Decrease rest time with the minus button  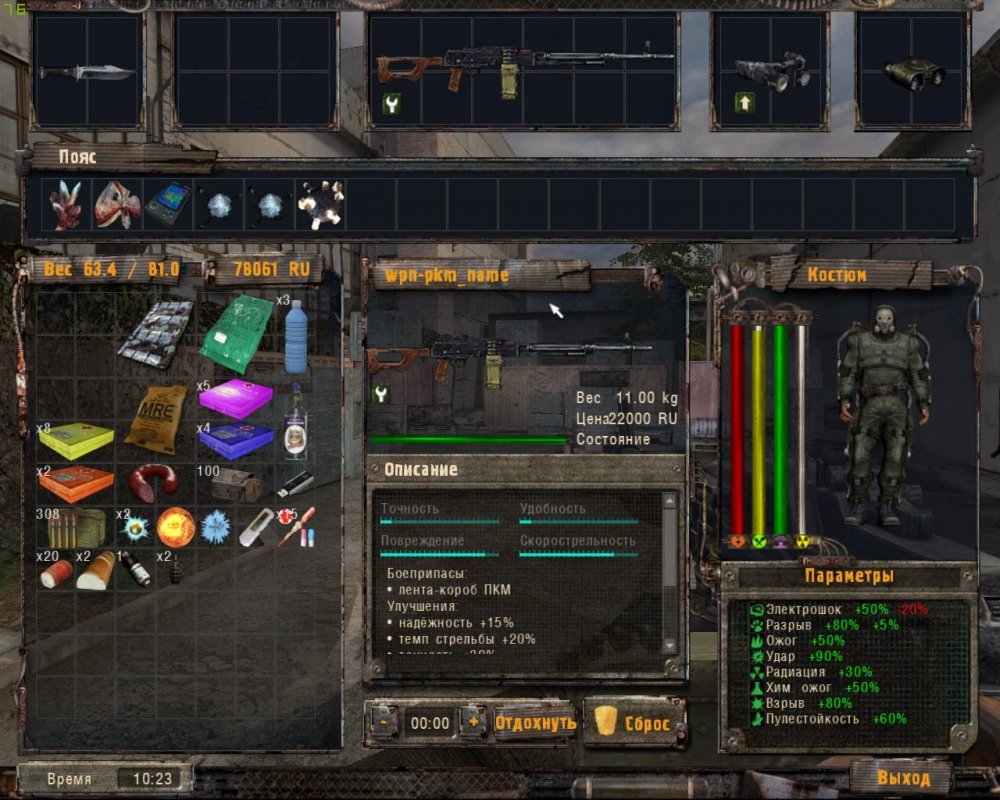click(x=384, y=722)
